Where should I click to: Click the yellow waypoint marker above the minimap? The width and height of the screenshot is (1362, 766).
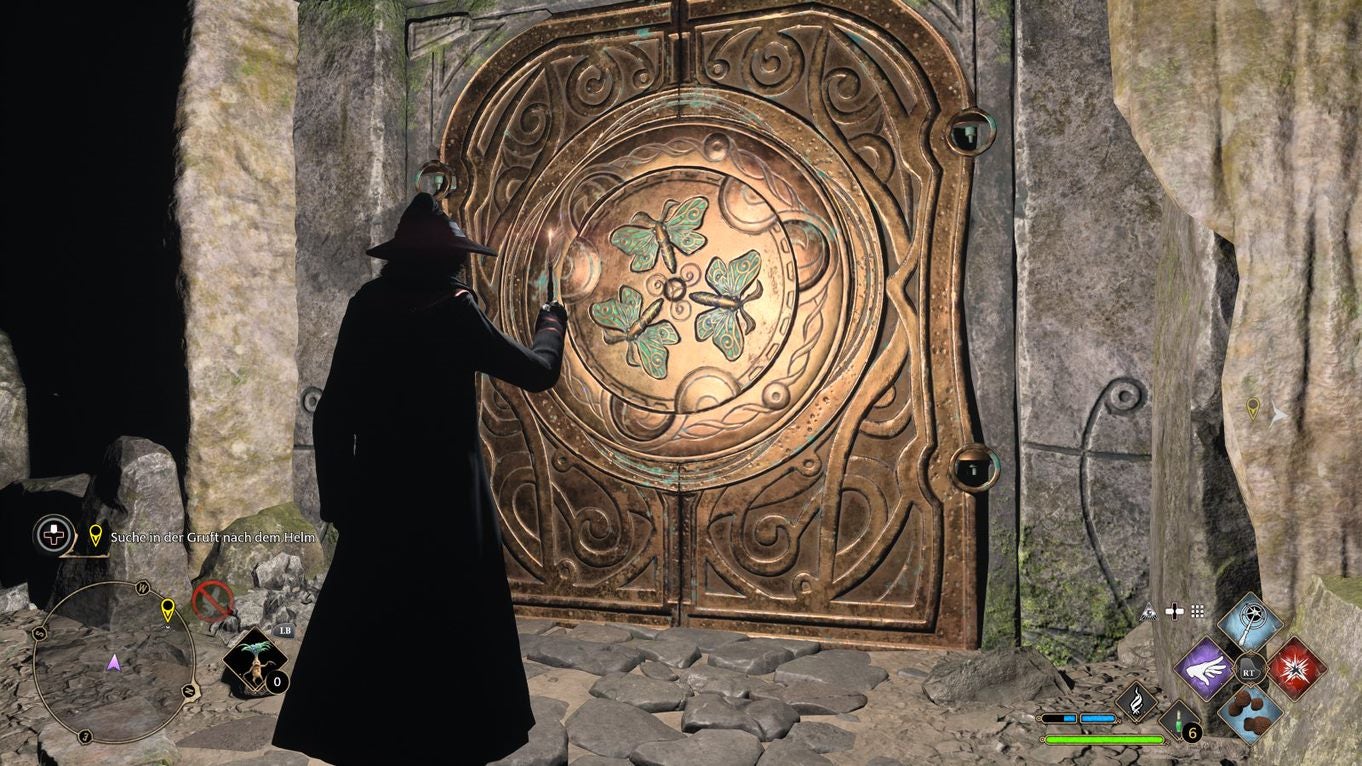[94, 536]
